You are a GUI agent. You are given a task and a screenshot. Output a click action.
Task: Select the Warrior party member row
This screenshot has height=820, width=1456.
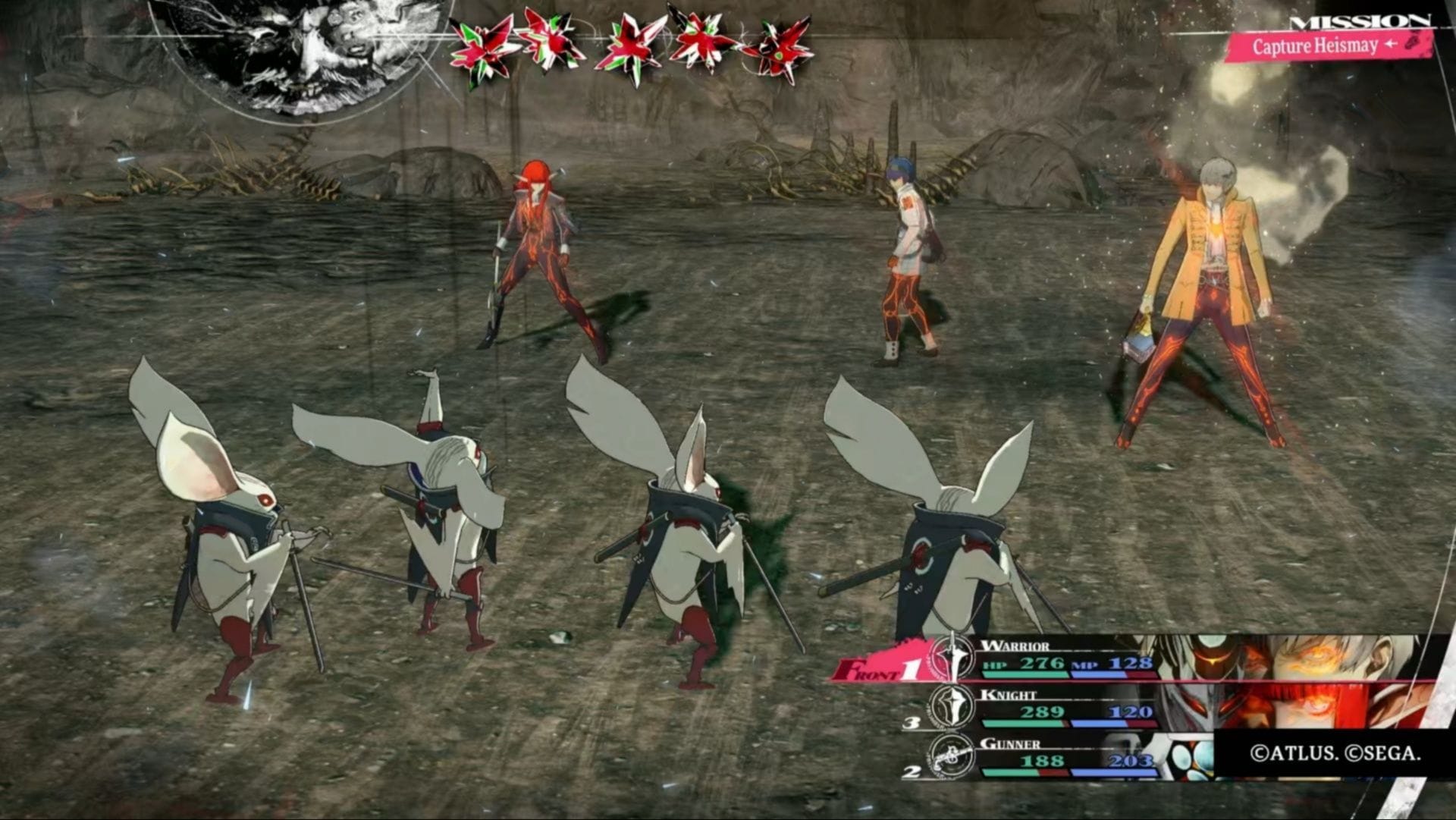click(x=1069, y=660)
